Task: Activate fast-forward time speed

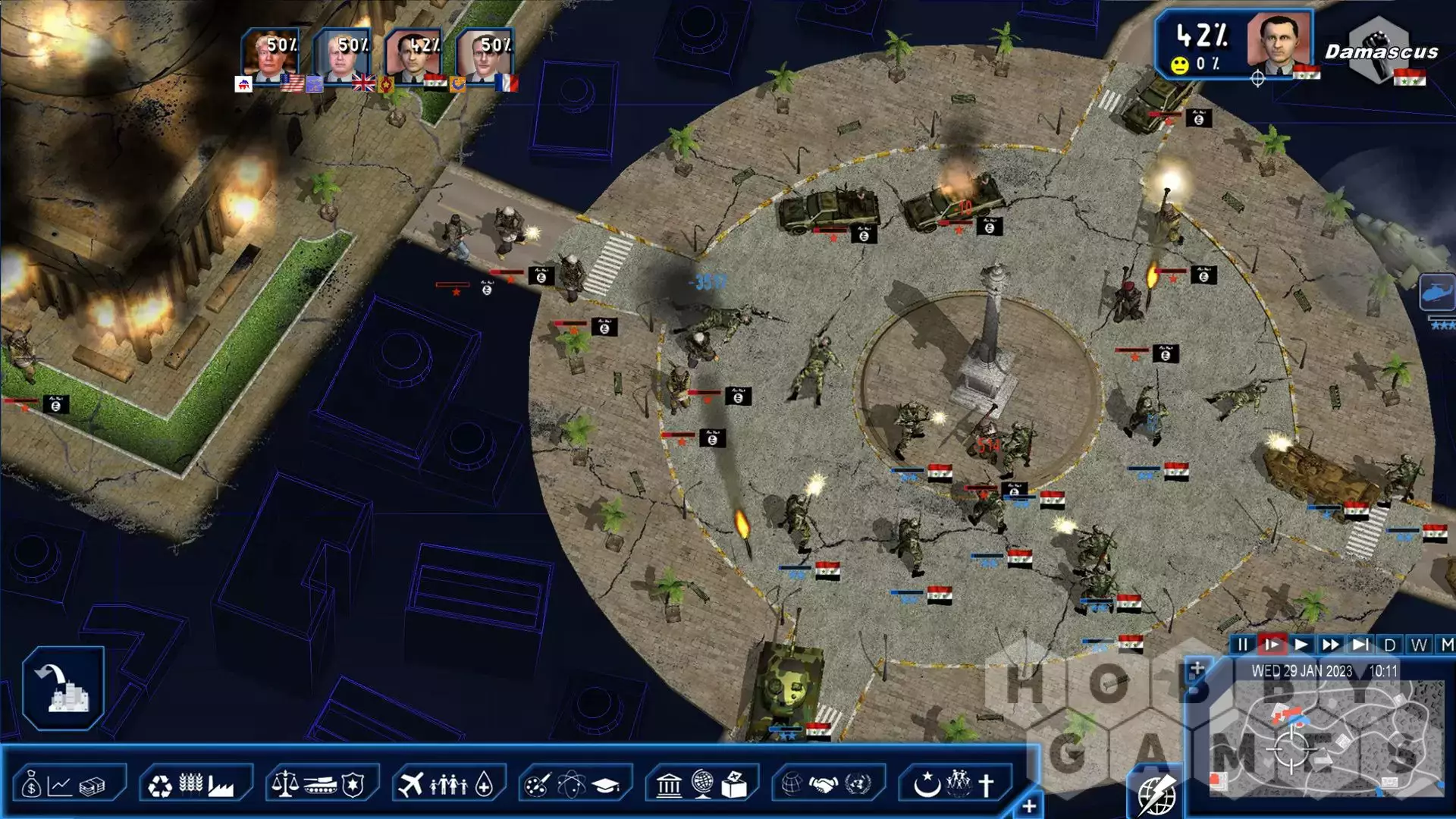Action: [x=1331, y=645]
